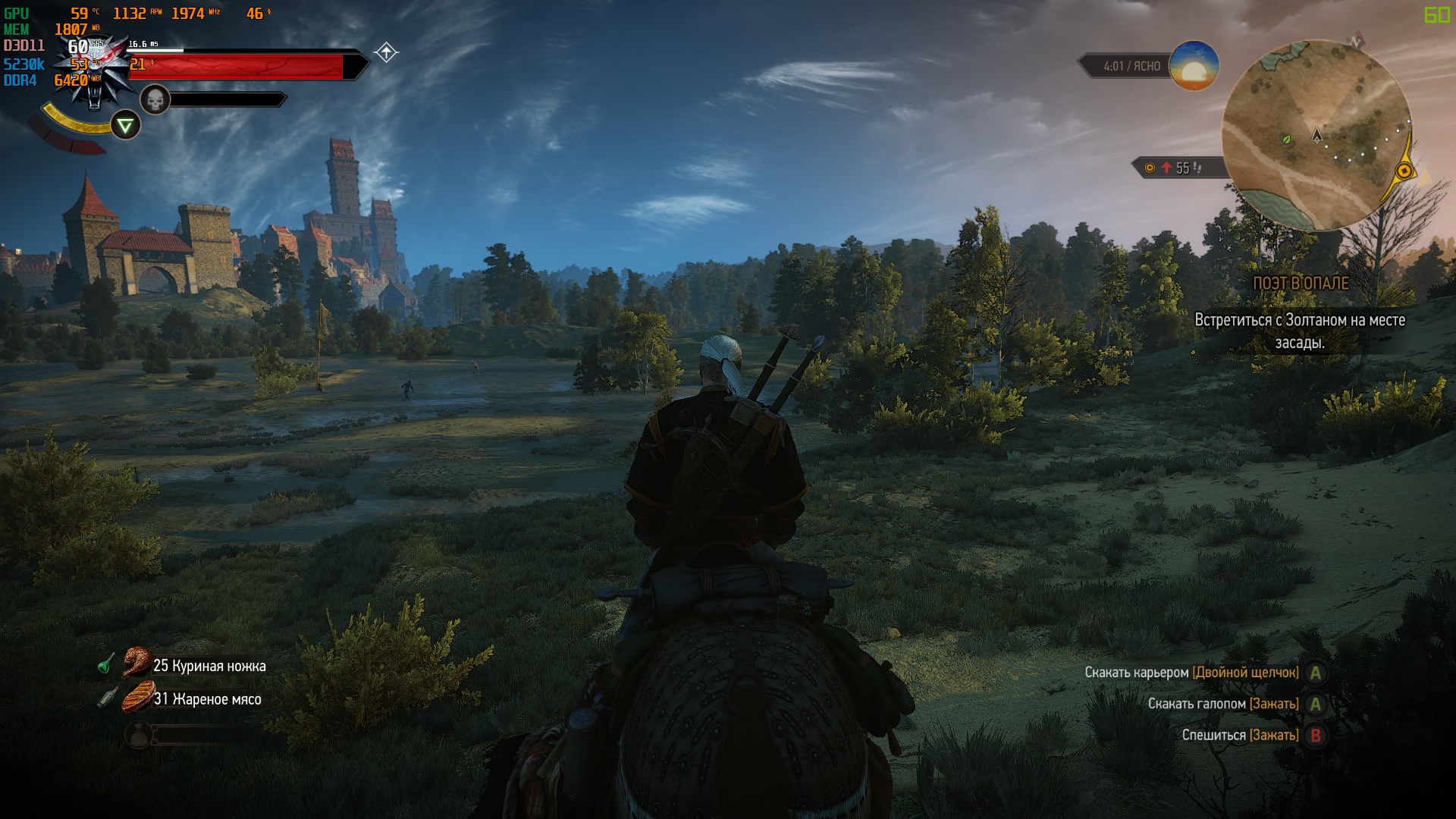This screenshot has width=1456, height=819.
Task: Select the Quen sign icon
Action: point(125,125)
